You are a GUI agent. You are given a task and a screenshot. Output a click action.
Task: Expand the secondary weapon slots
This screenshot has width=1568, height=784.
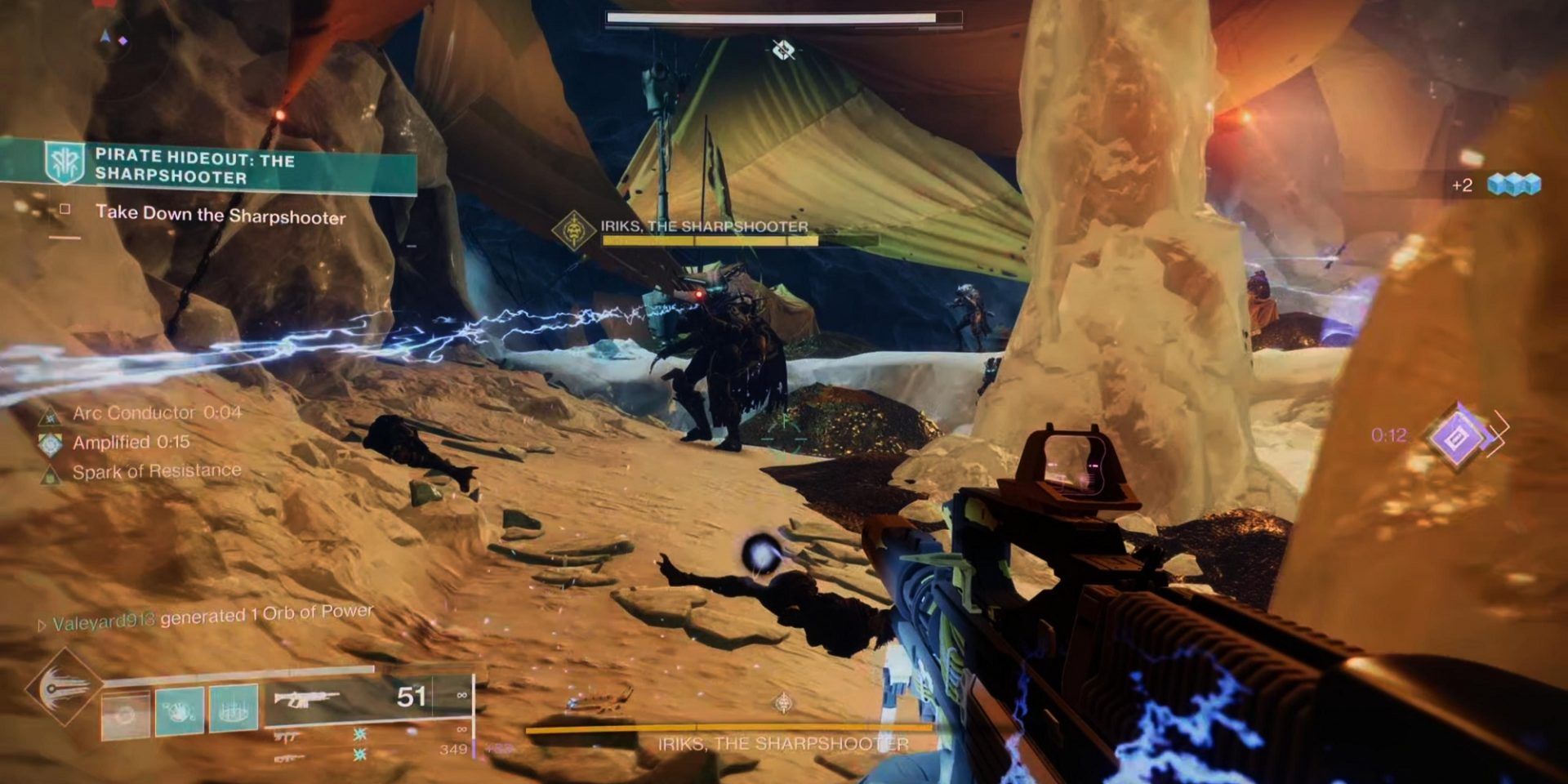pyautogui.click(x=289, y=747)
